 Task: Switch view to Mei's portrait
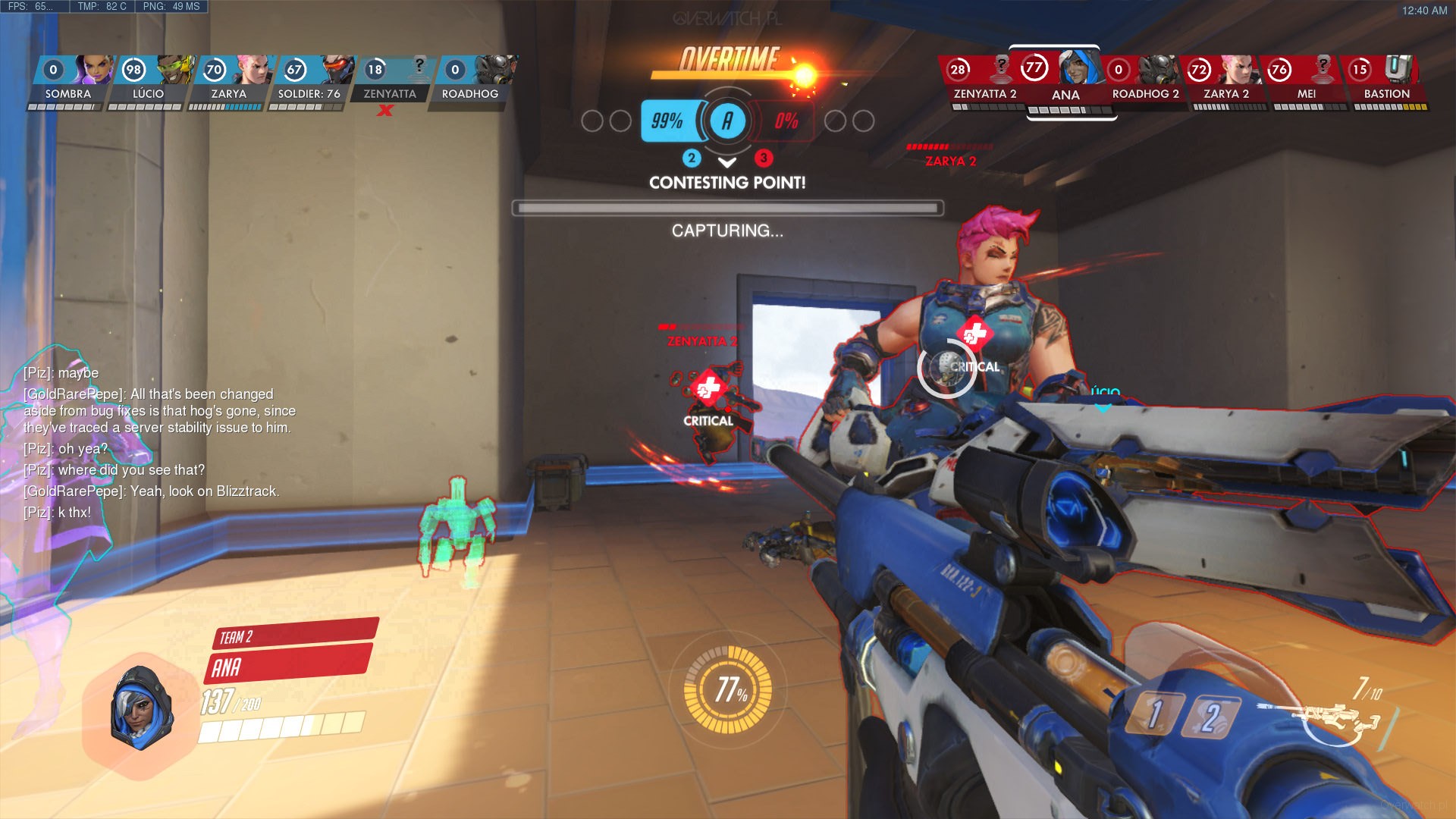pos(1306,80)
